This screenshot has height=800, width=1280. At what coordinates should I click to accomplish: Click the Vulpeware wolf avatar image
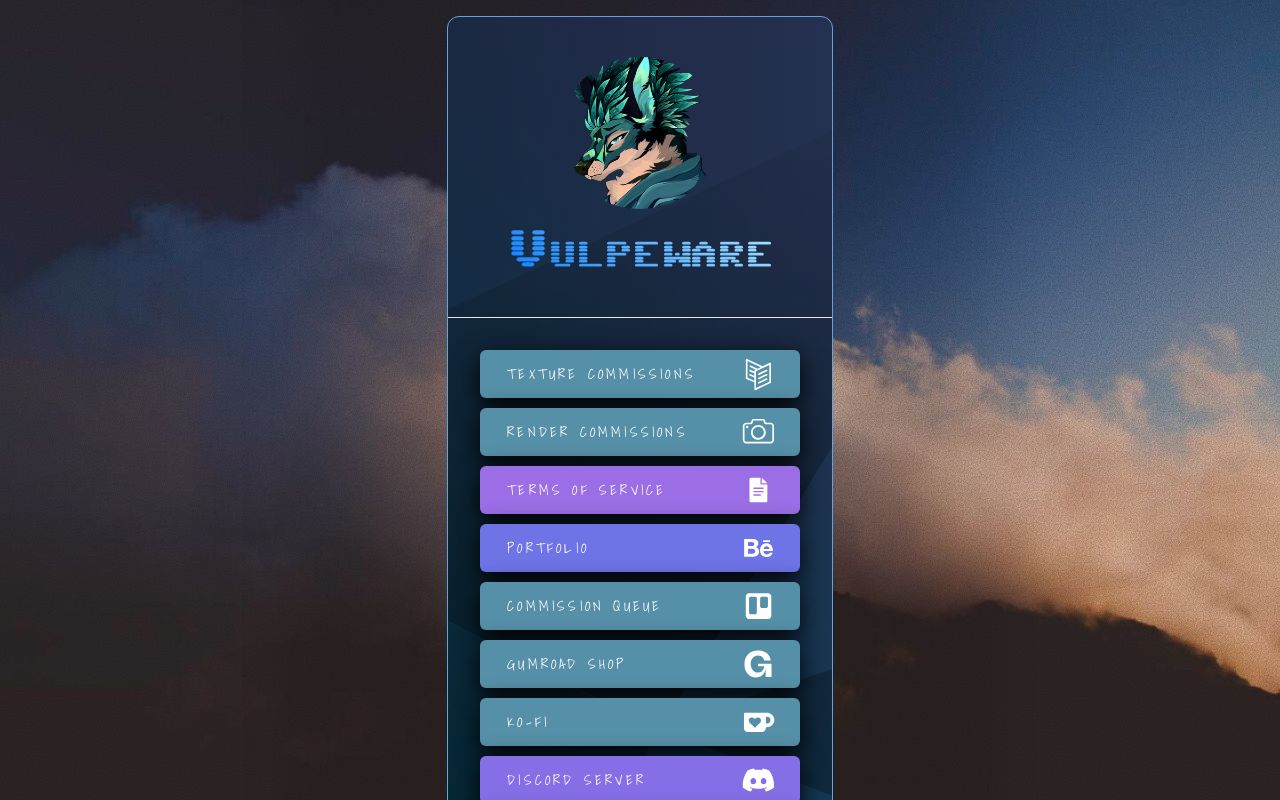click(x=640, y=135)
